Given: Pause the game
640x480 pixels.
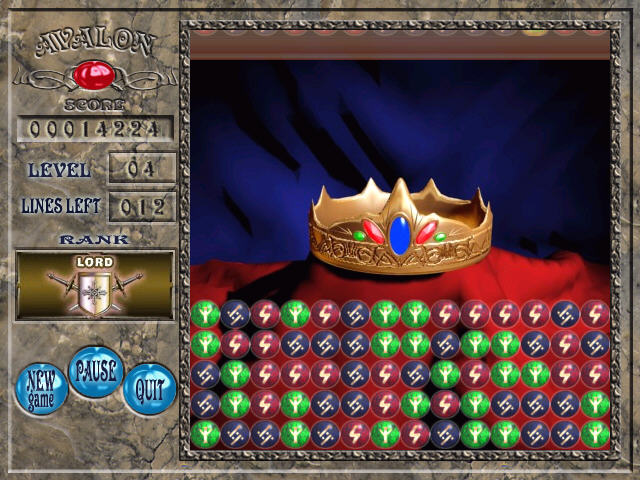Looking at the screenshot, I should pyautogui.click(x=95, y=371).
